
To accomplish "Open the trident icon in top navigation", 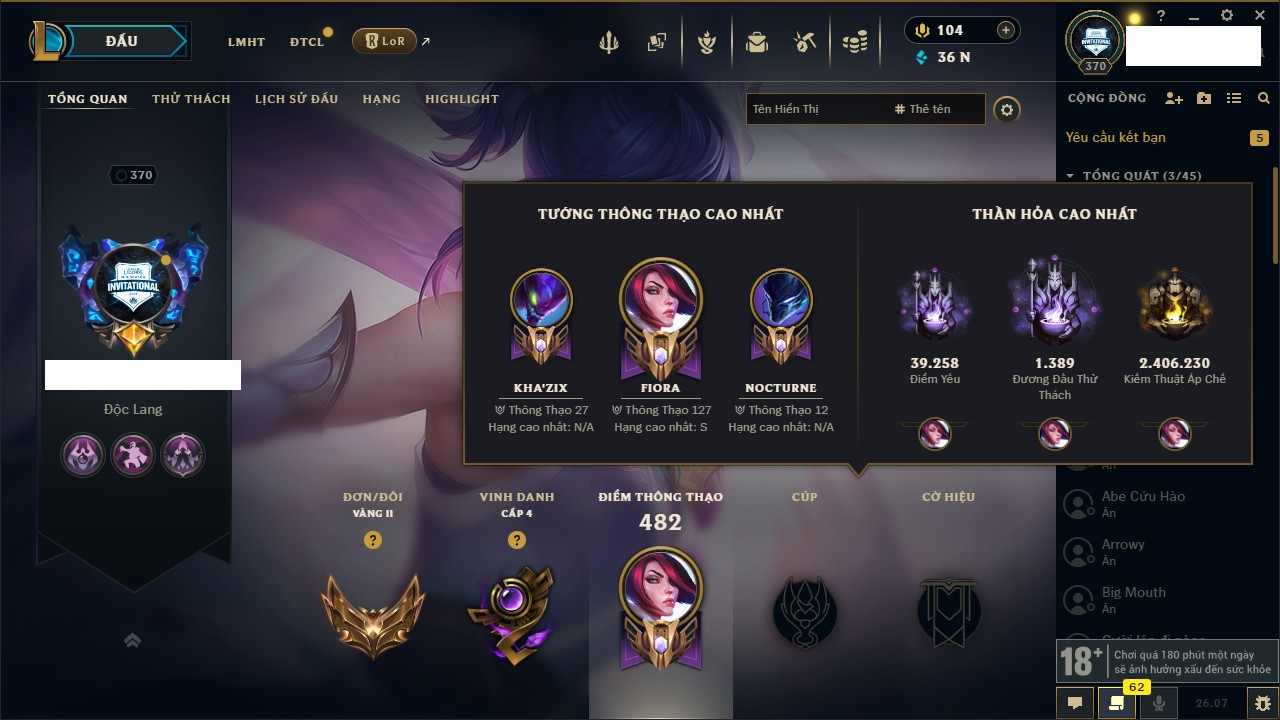I will [x=609, y=42].
